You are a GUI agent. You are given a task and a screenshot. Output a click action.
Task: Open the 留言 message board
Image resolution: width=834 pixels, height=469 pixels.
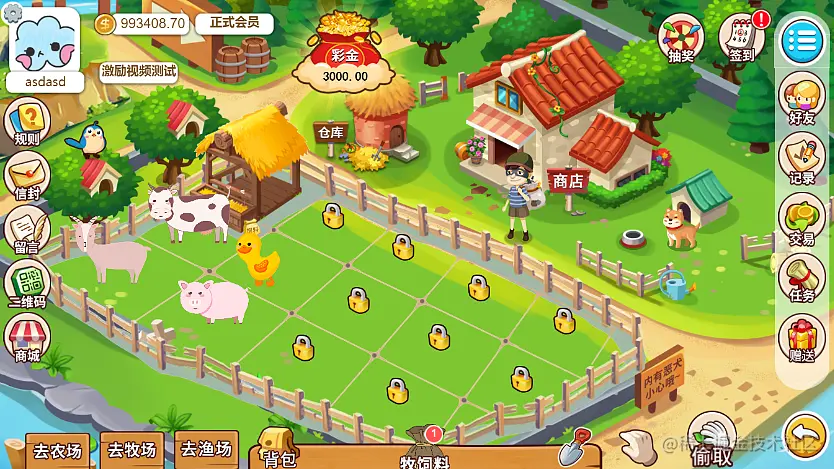[27, 232]
